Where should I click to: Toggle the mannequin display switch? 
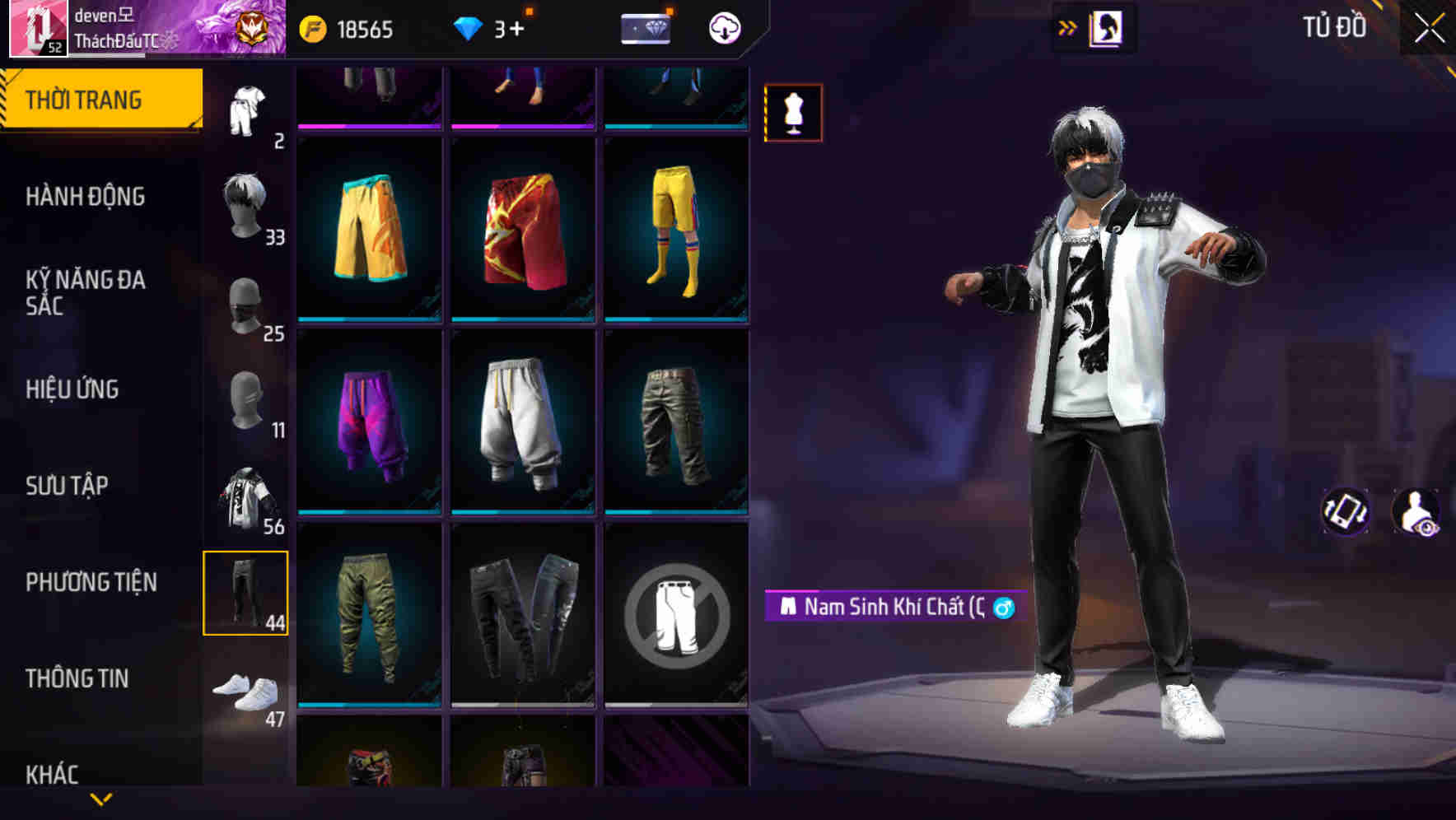pyautogui.click(x=792, y=113)
